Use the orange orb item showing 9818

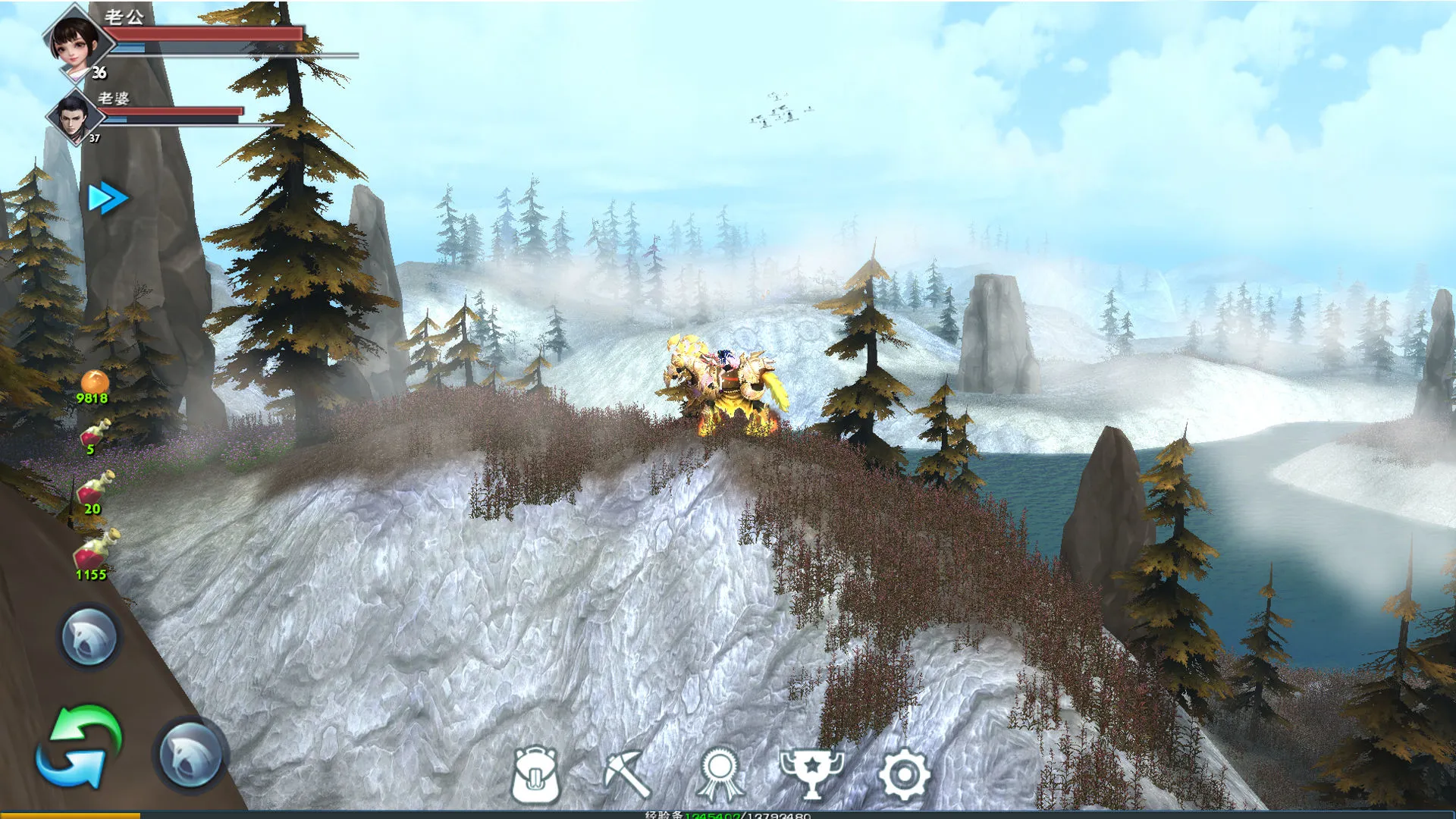click(94, 384)
